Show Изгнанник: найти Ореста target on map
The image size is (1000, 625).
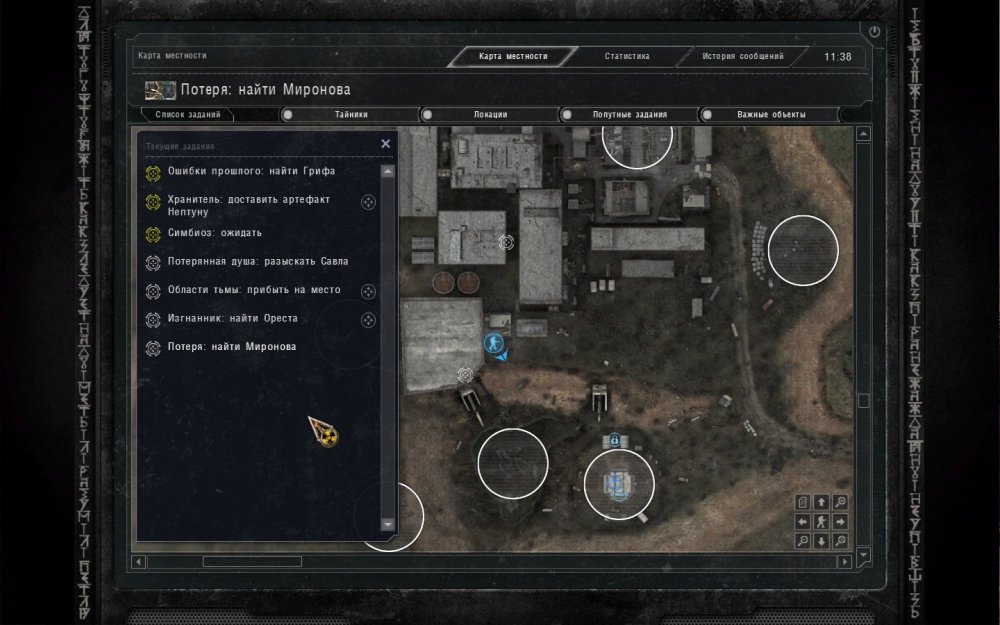click(x=368, y=319)
